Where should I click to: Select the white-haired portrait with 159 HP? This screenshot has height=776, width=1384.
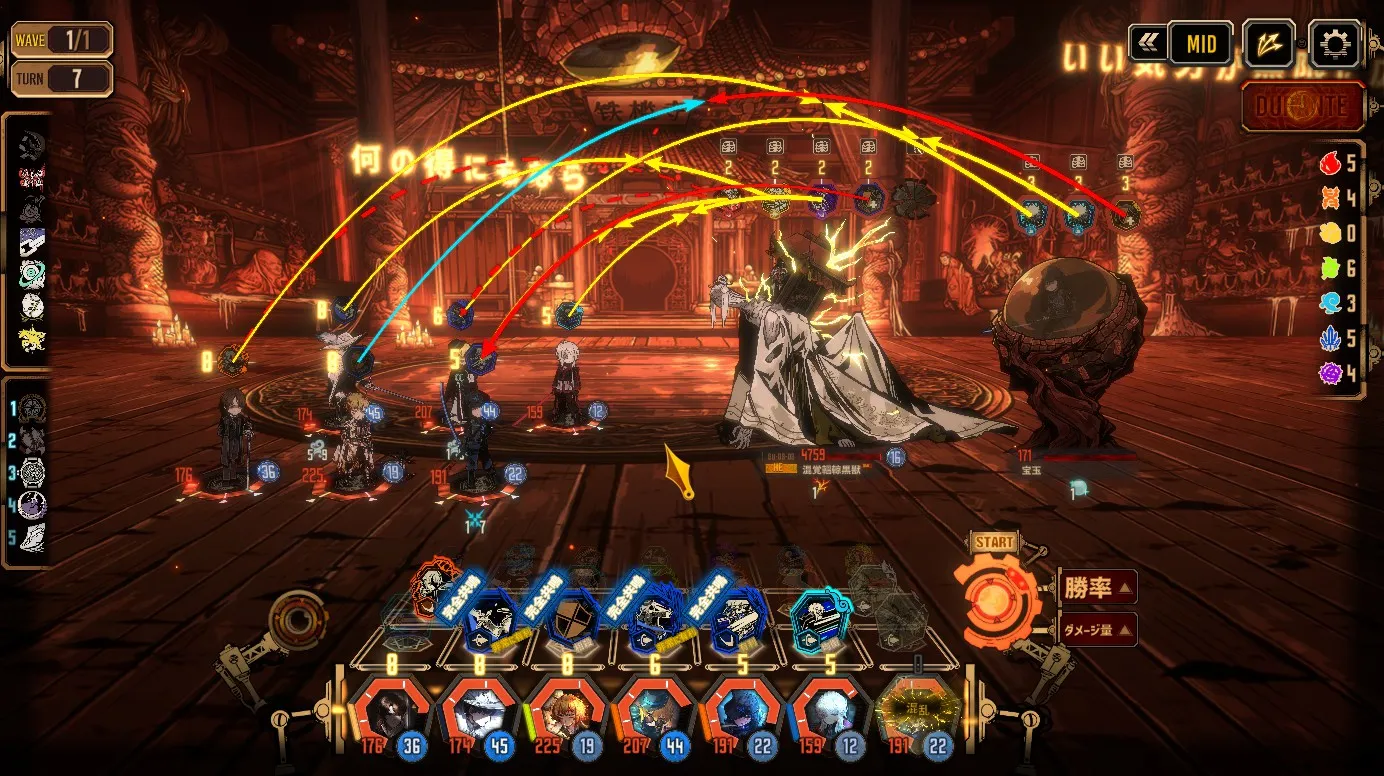[828, 712]
